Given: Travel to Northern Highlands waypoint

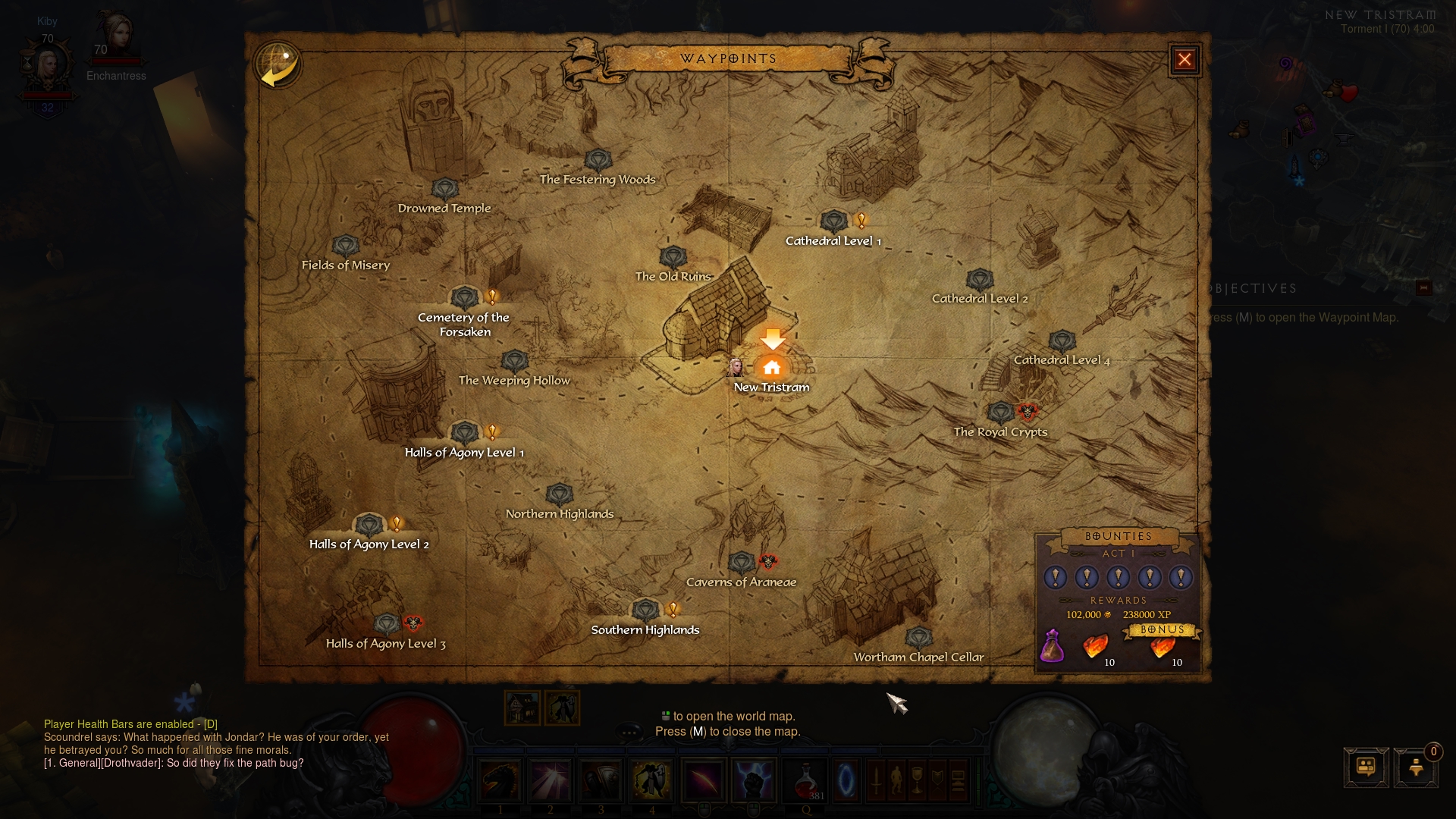Looking at the screenshot, I should [560, 495].
